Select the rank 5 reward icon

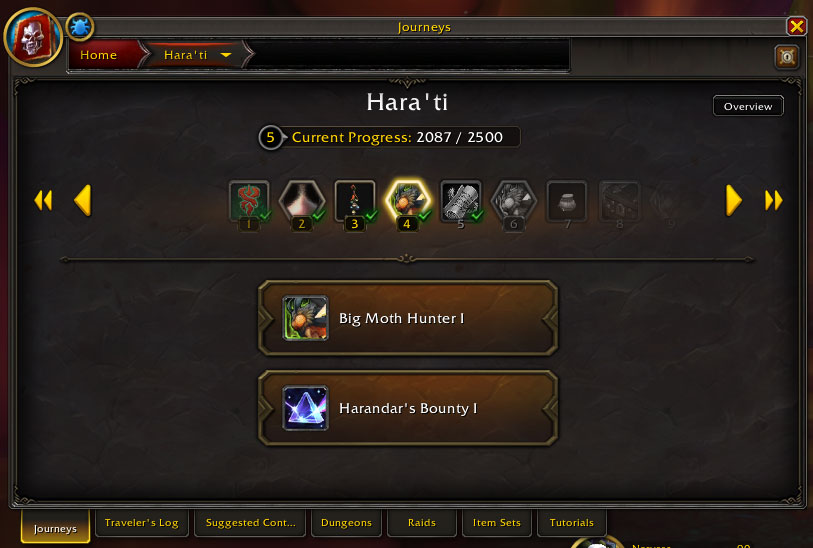pyautogui.click(x=461, y=200)
